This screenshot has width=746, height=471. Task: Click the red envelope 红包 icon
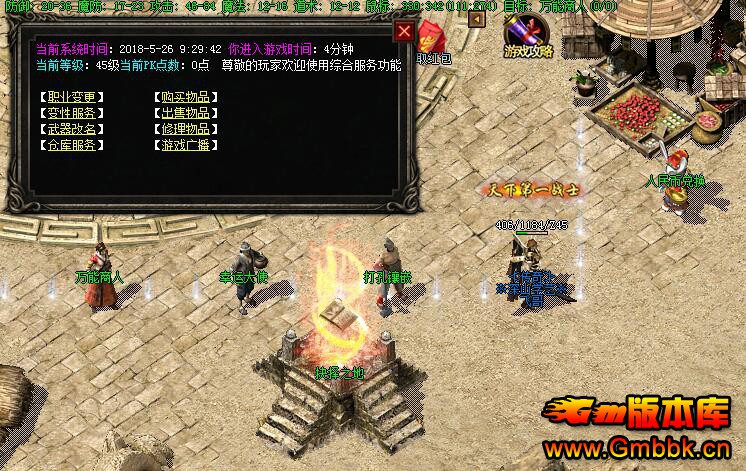(432, 40)
